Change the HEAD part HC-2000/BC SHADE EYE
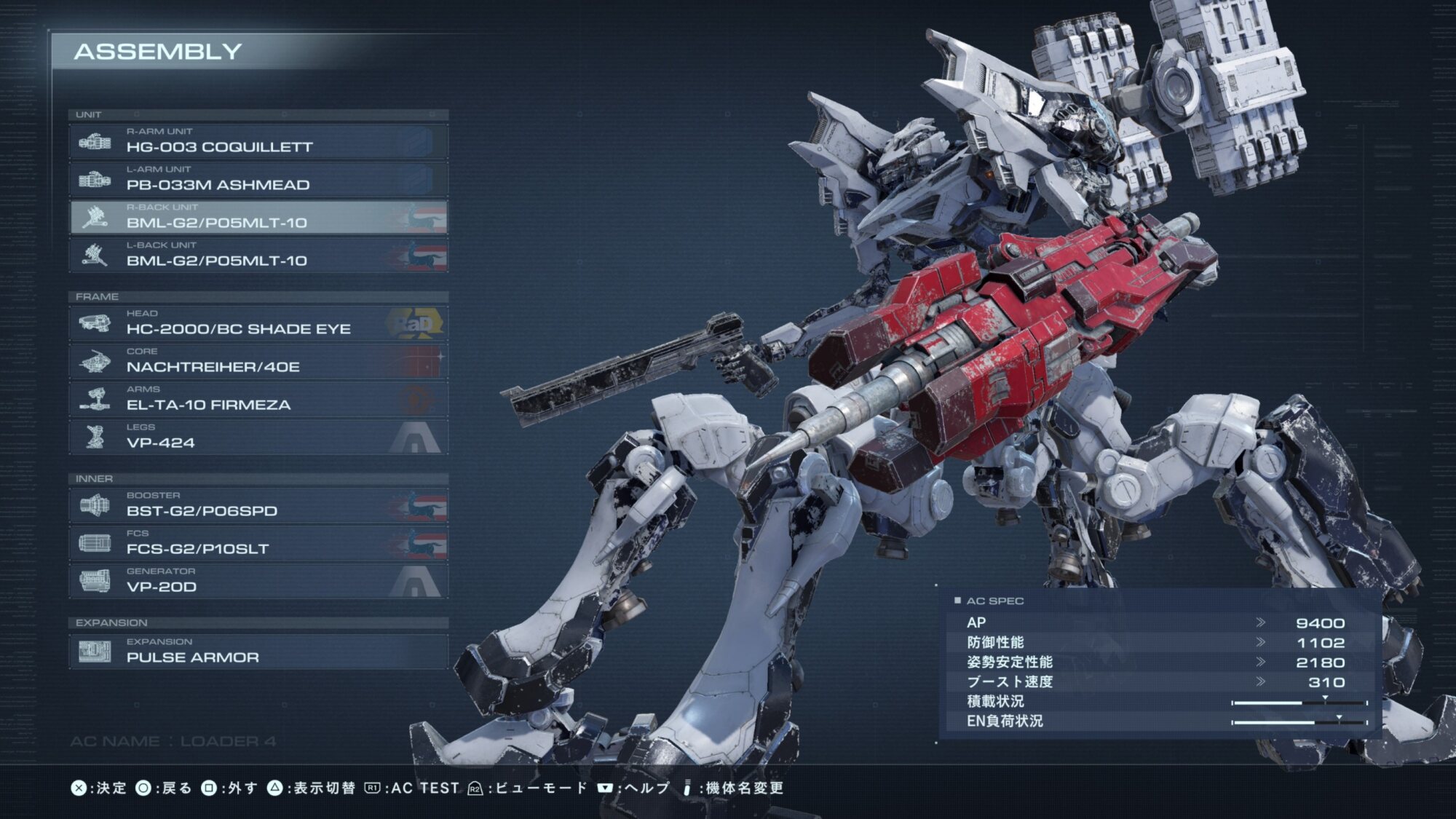 [258, 323]
